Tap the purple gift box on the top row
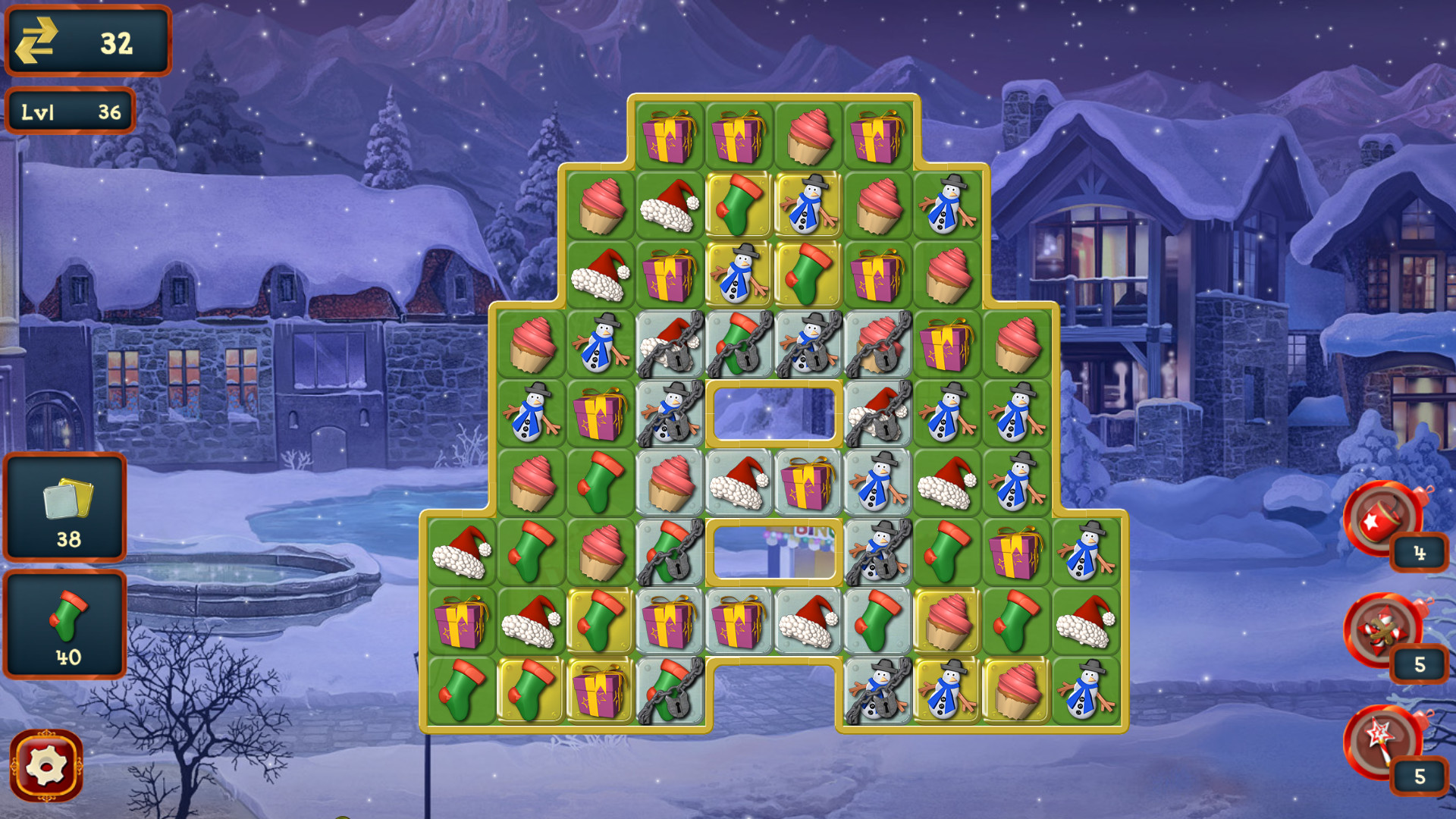The image size is (1456, 819). pyautogui.click(x=671, y=136)
